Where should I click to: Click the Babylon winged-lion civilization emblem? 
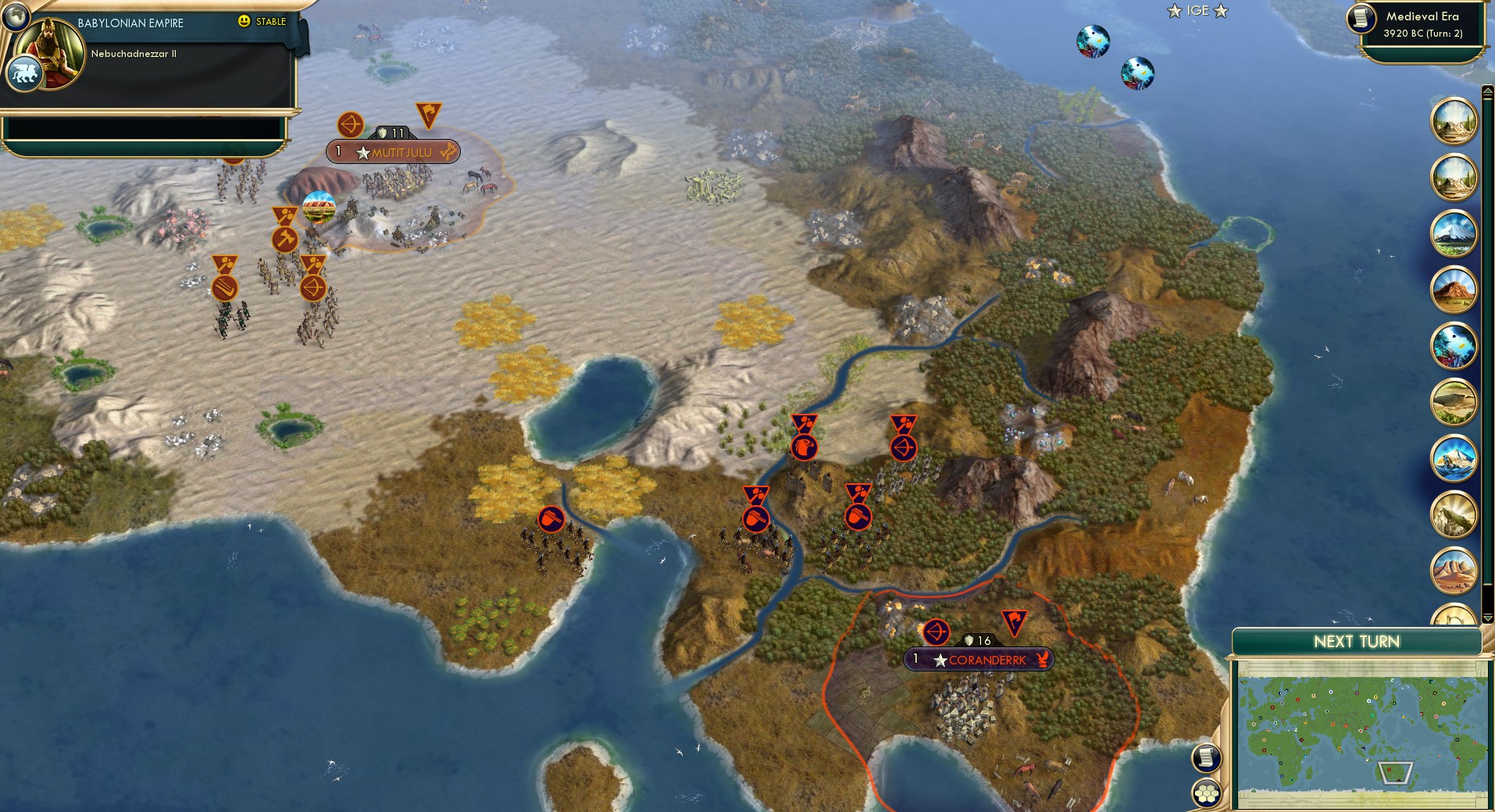coord(23,75)
